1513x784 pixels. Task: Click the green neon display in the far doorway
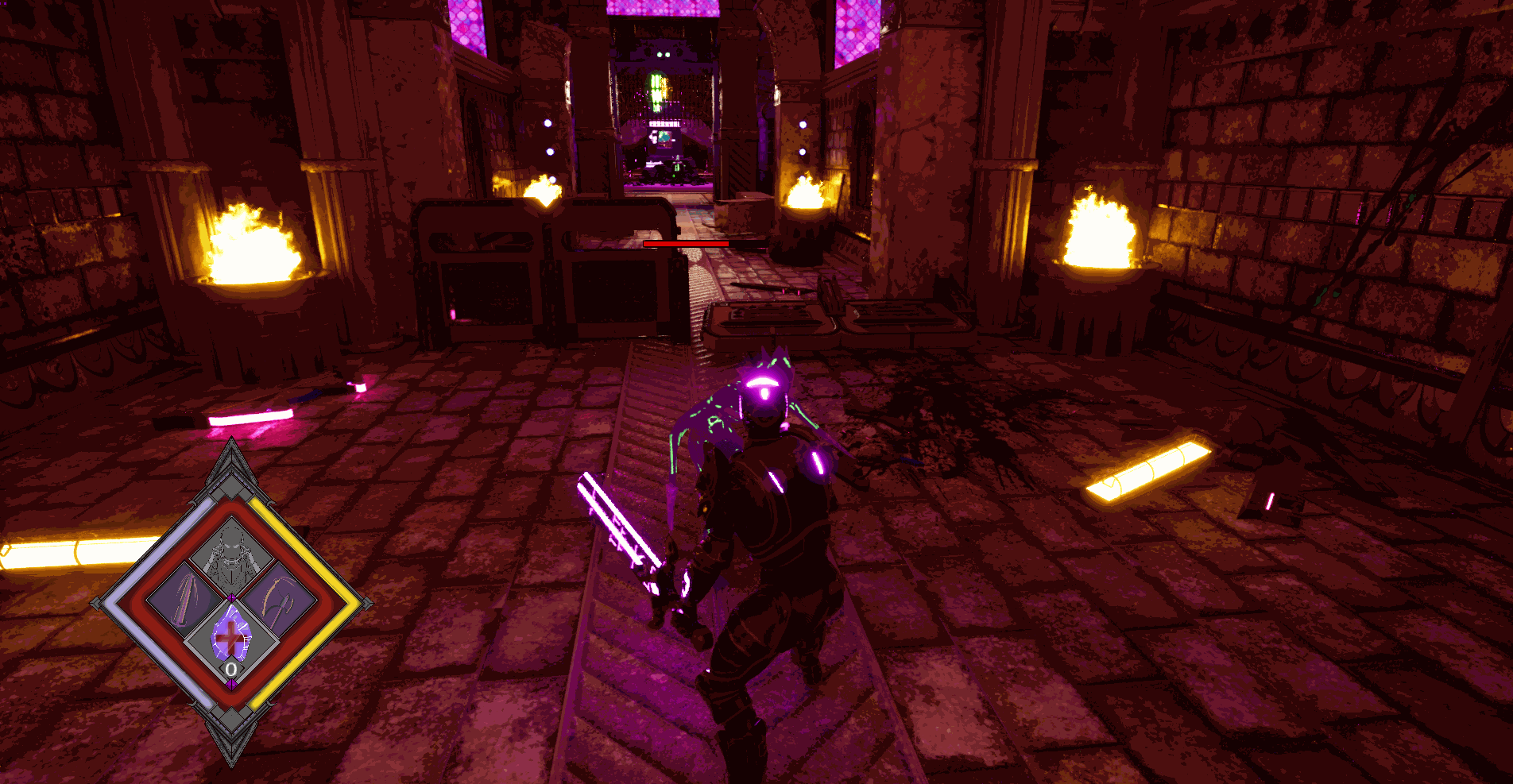[656, 87]
